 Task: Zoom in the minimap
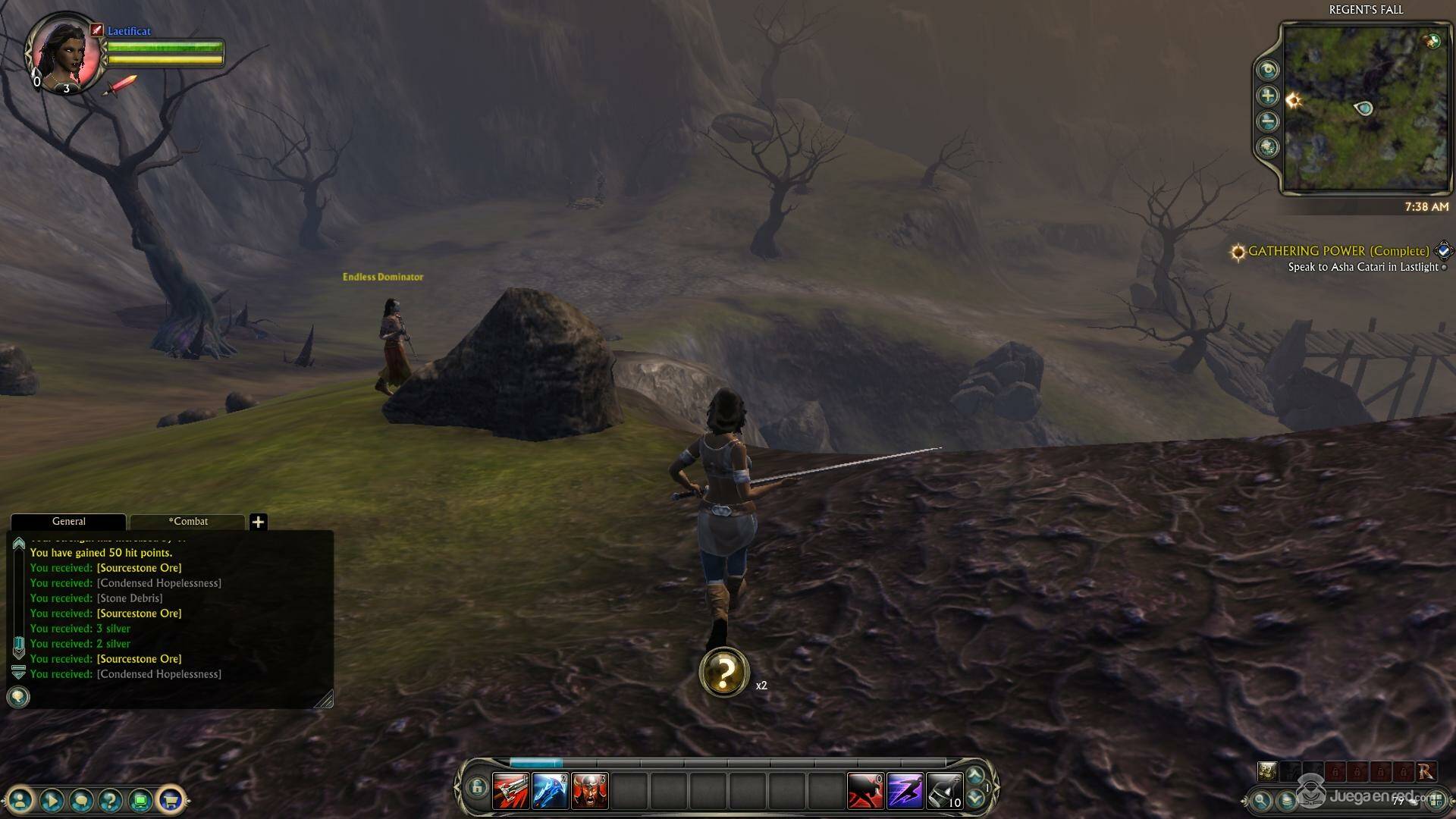(1268, 96)
